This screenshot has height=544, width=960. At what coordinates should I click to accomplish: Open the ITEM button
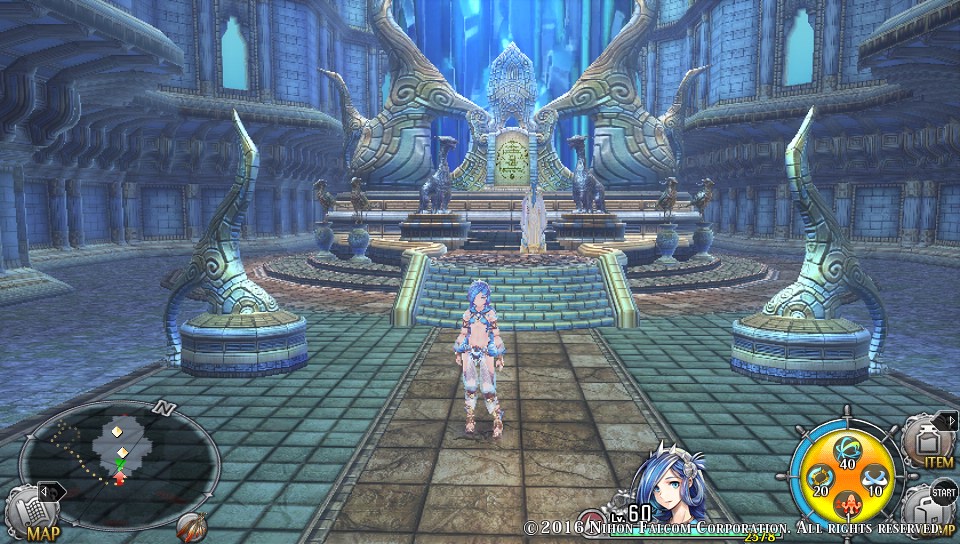[x=930, y=440]
